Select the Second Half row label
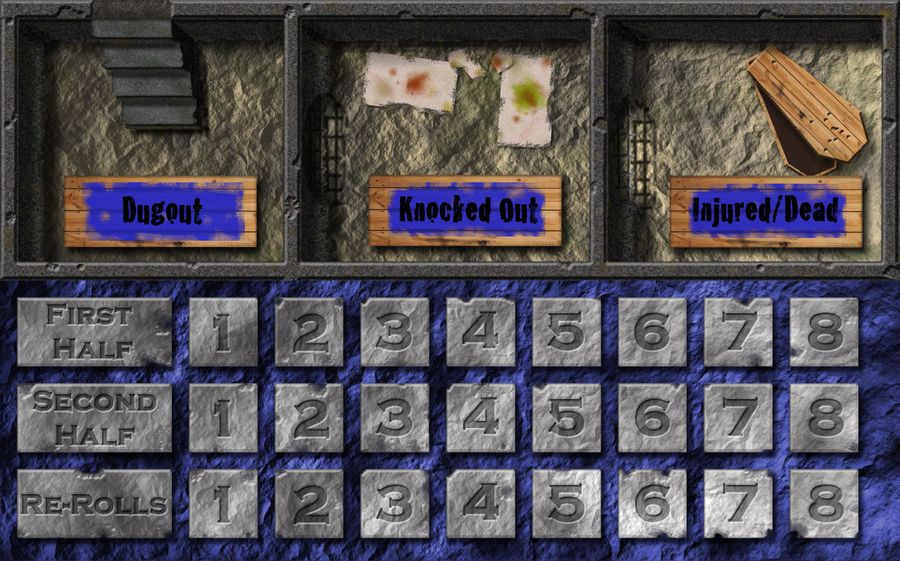Screen dimensions: 900x561 tap(94, 418)
